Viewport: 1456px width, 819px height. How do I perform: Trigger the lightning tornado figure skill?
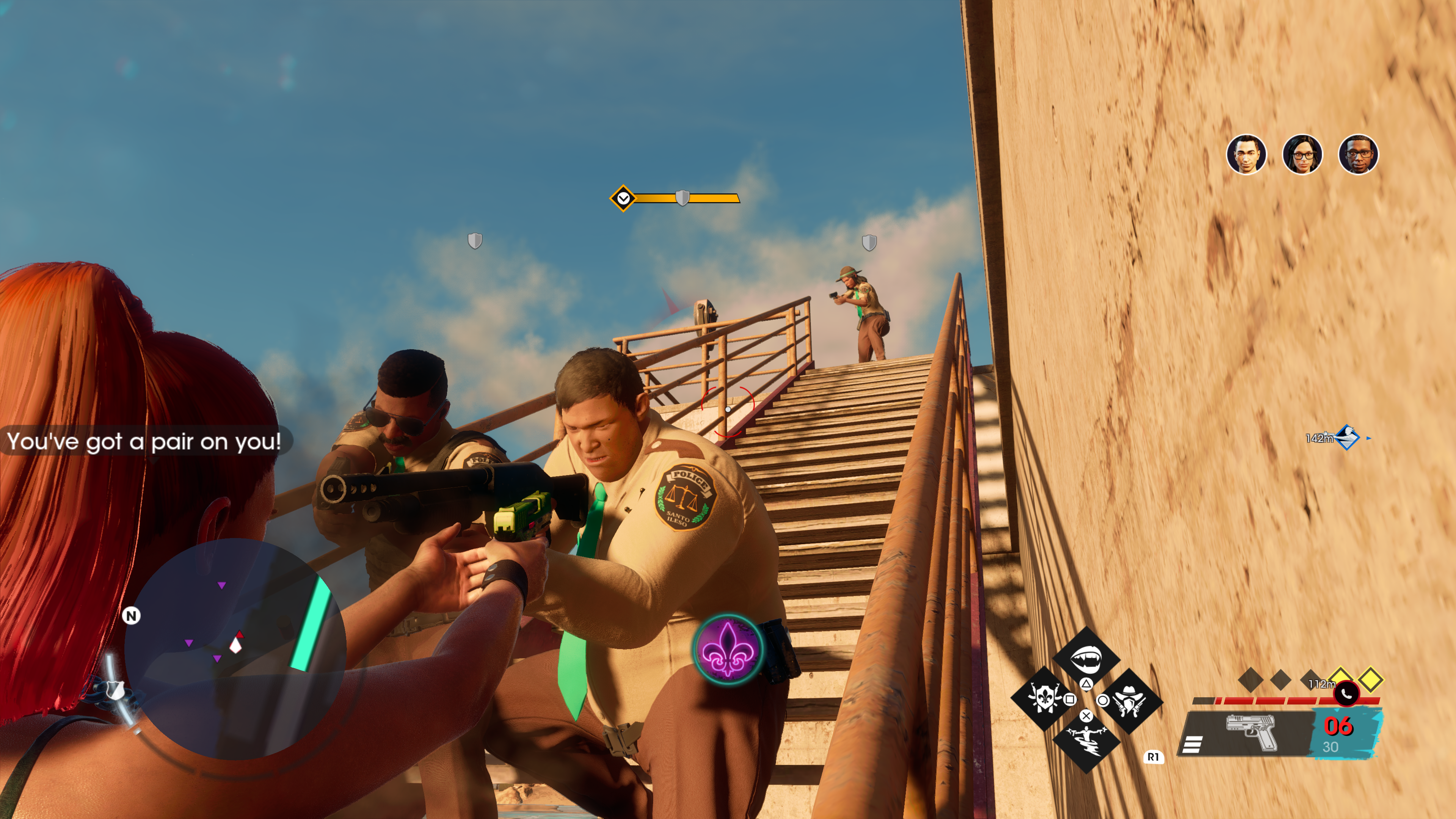(x=1085, y=741)
